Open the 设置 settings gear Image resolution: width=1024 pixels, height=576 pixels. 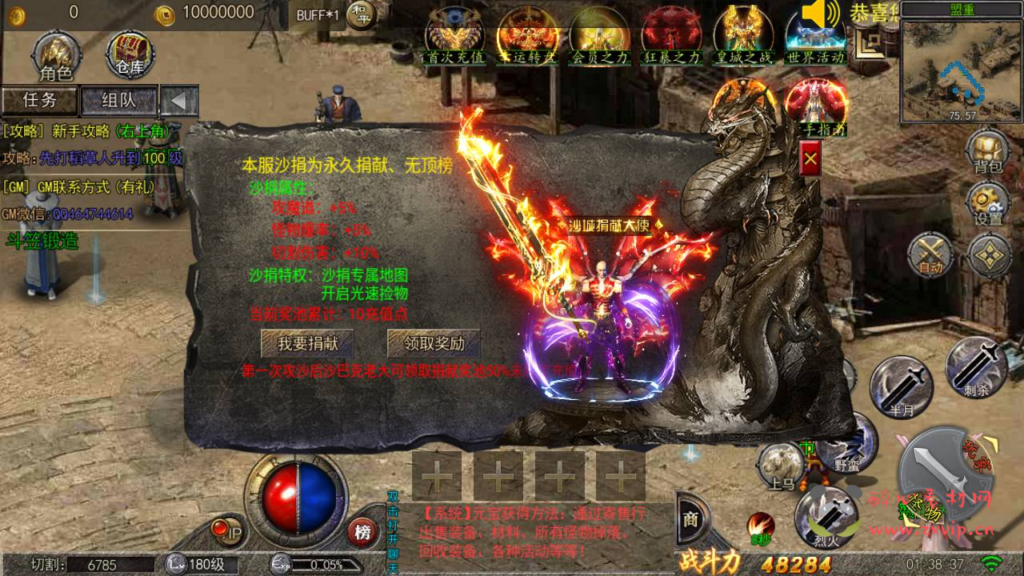(988, 203)
